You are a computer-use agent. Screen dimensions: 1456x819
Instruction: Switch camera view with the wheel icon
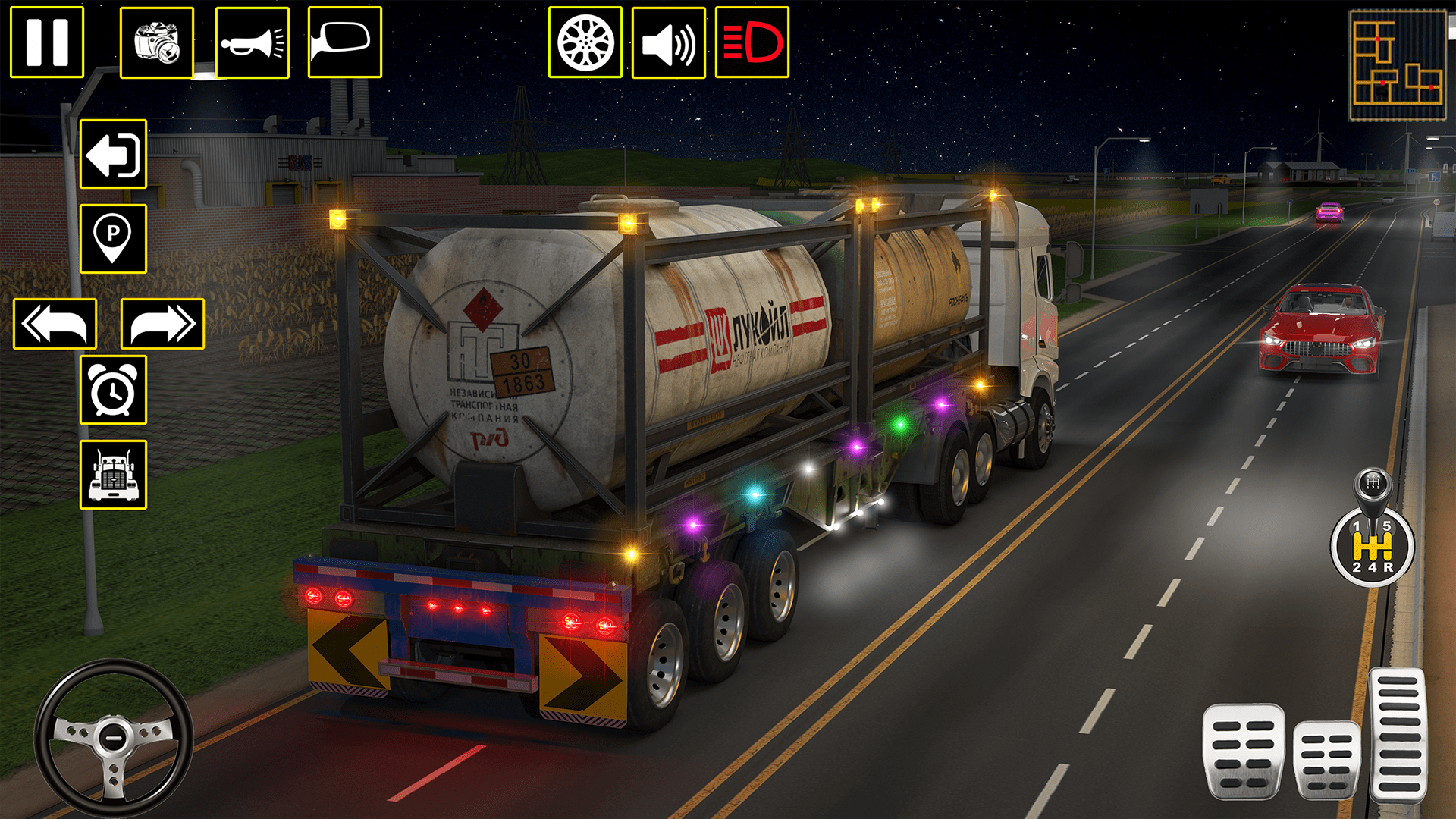[x=585, y=42]
